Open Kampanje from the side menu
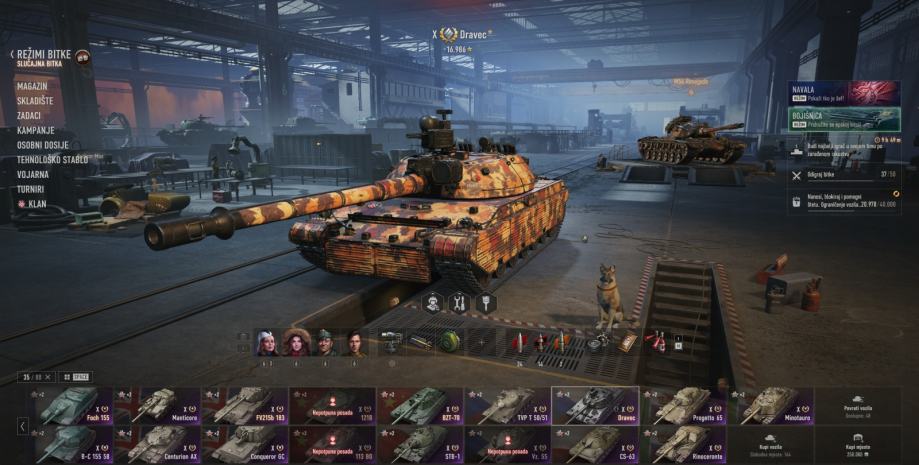 (x=35, y=130)
